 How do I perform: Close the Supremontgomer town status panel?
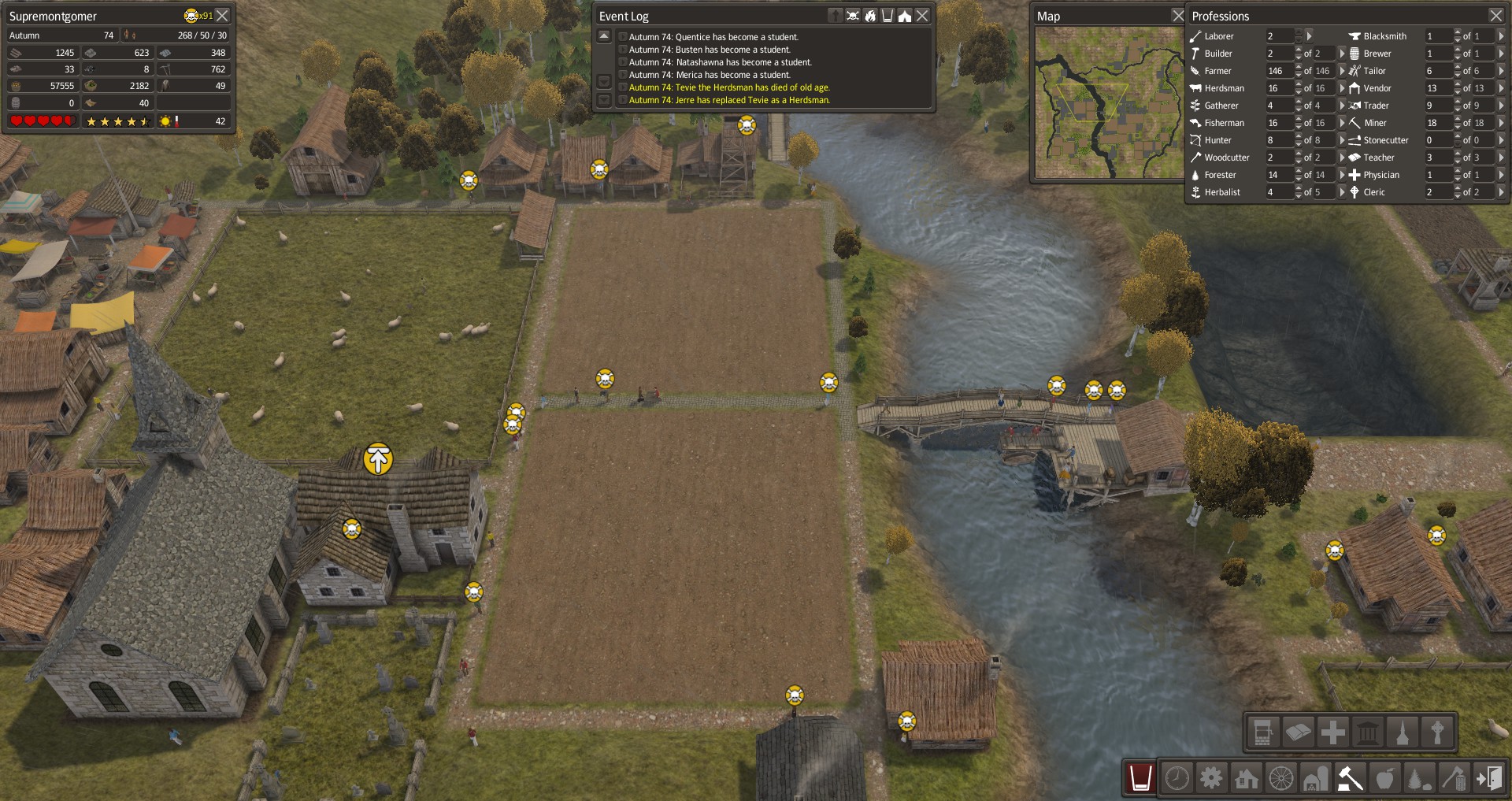click(x=223, y=16)
